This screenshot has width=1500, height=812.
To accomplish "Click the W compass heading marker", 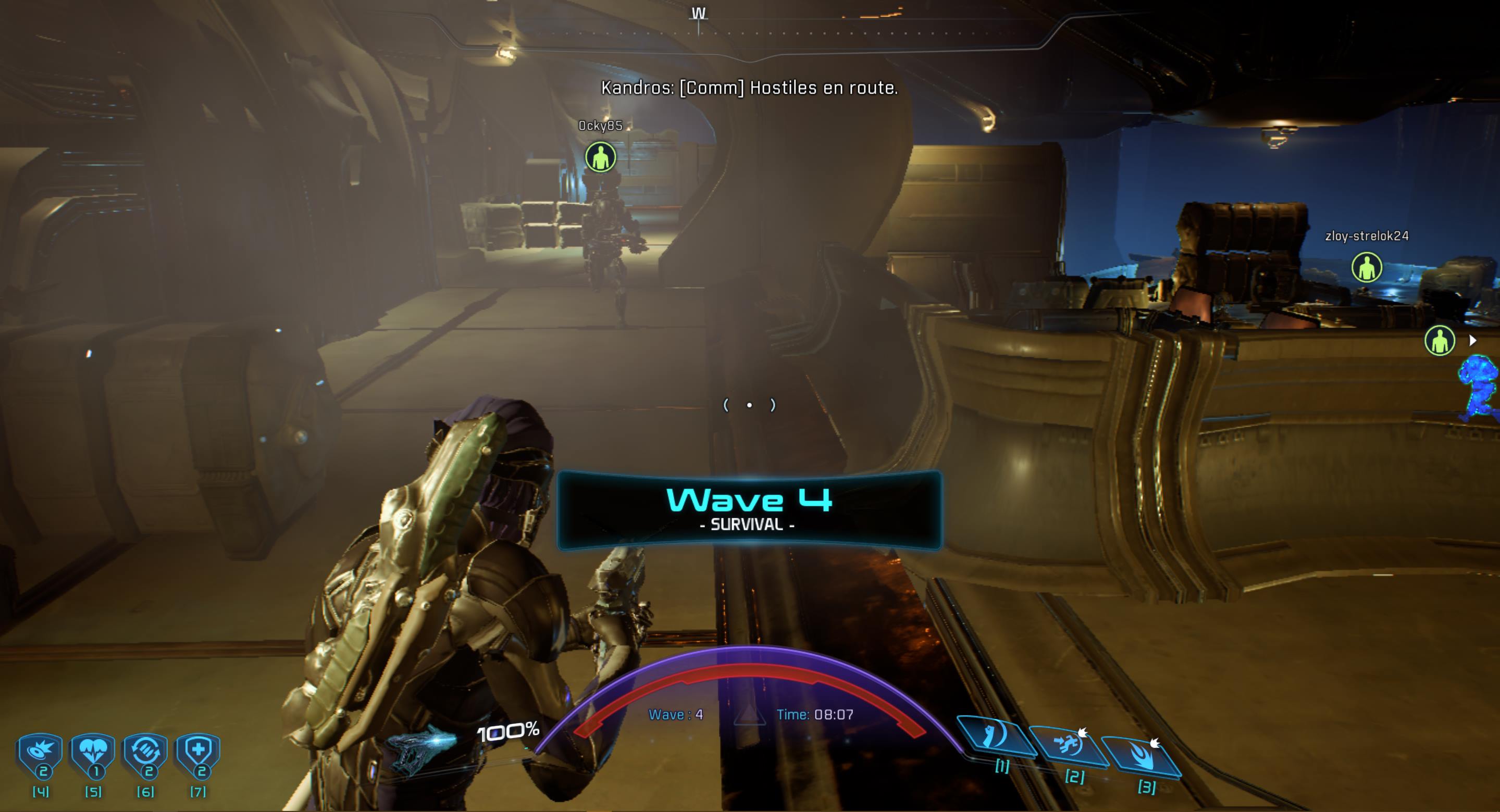I will (699, 14).
